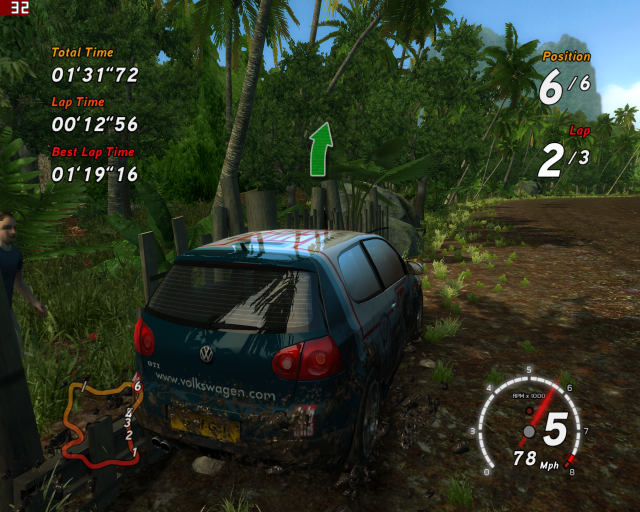Select the green direction arrow indicator

[x=320, y=150]
